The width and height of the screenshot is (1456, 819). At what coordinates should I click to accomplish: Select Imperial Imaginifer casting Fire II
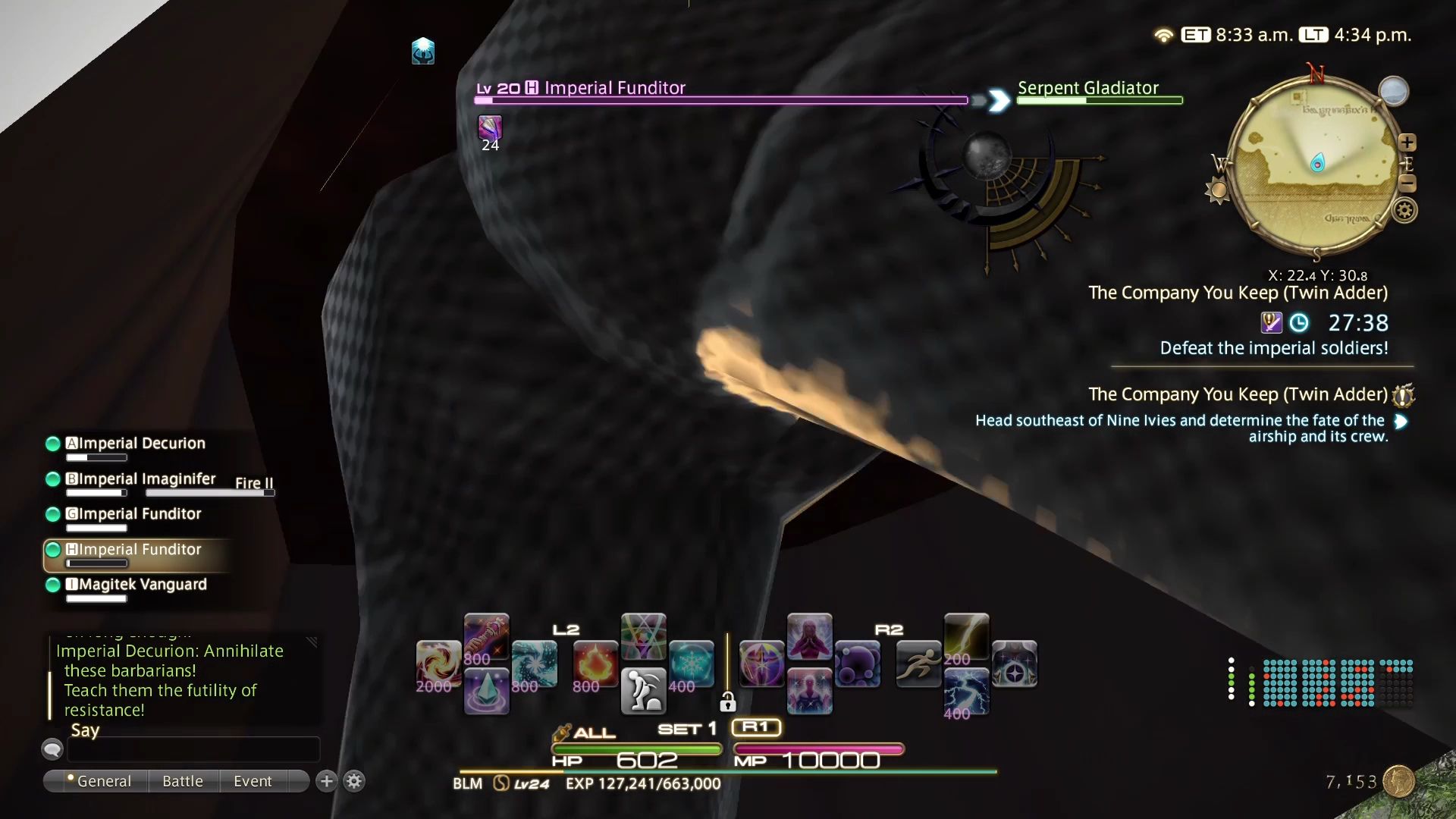(140, 479)
